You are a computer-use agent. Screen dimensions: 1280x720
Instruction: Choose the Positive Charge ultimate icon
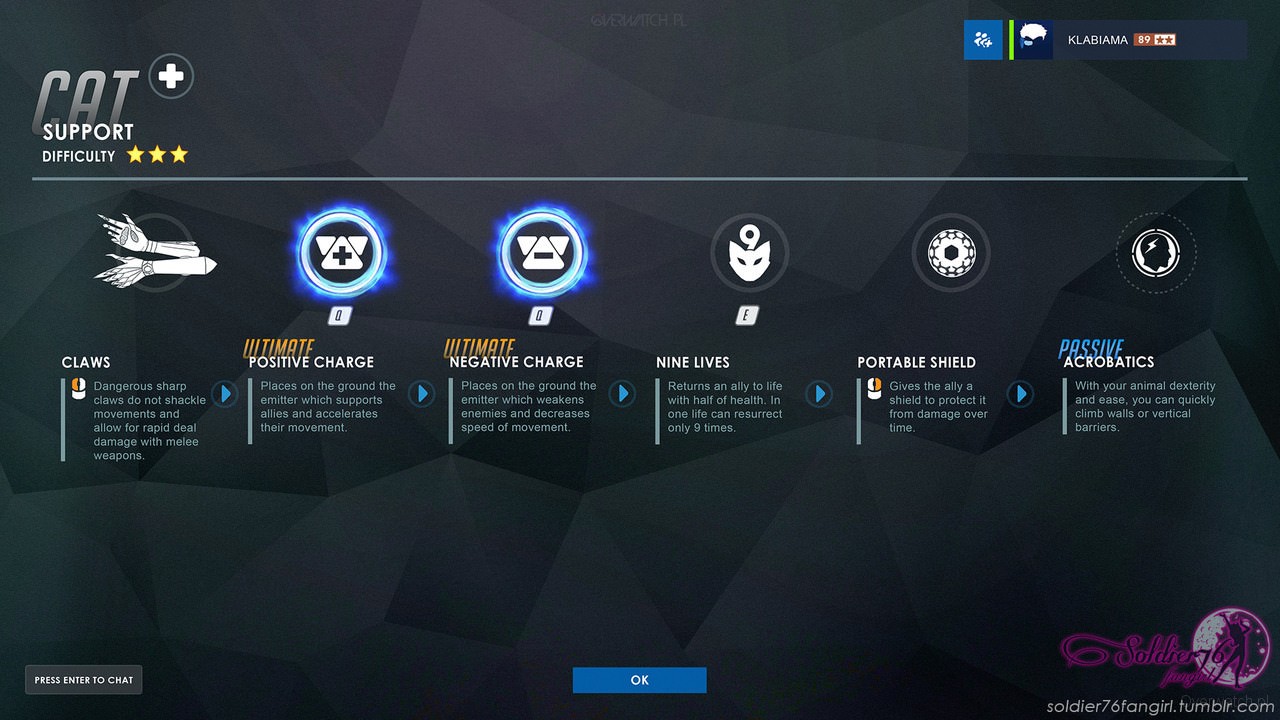tap(341, 253)
